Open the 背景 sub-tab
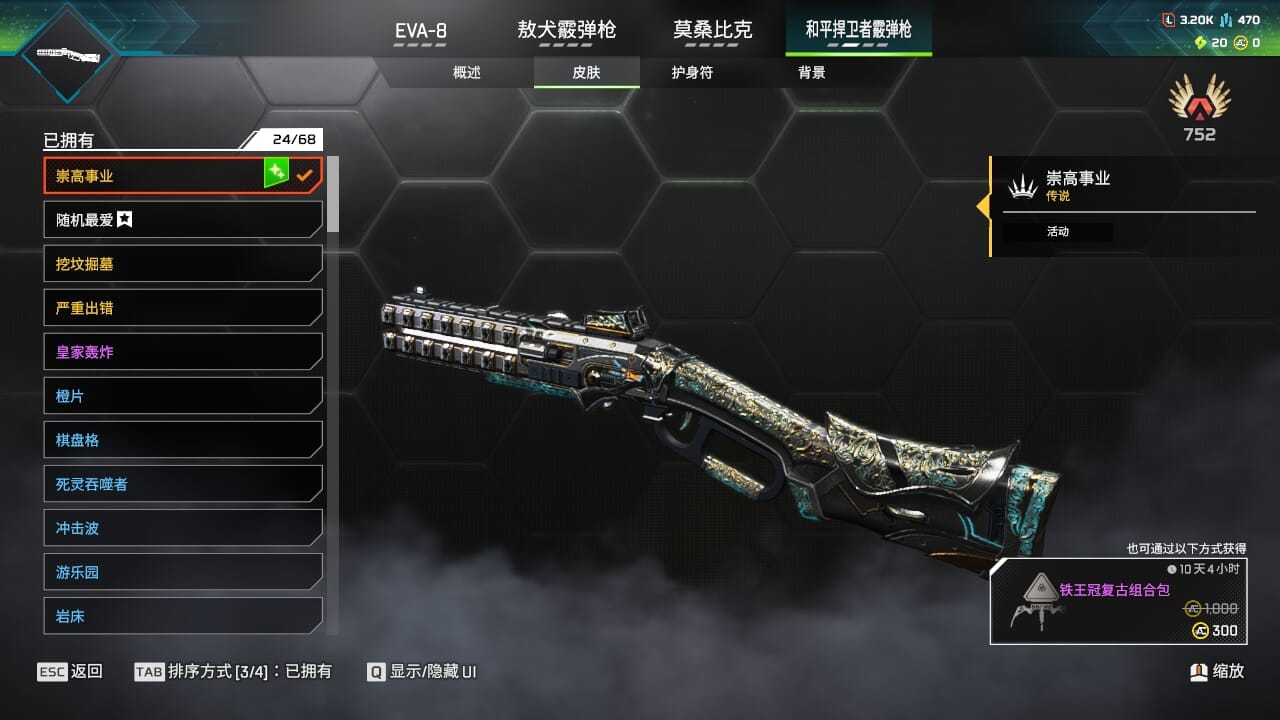Screen dimensions: 1280x720 coord(812,73)
